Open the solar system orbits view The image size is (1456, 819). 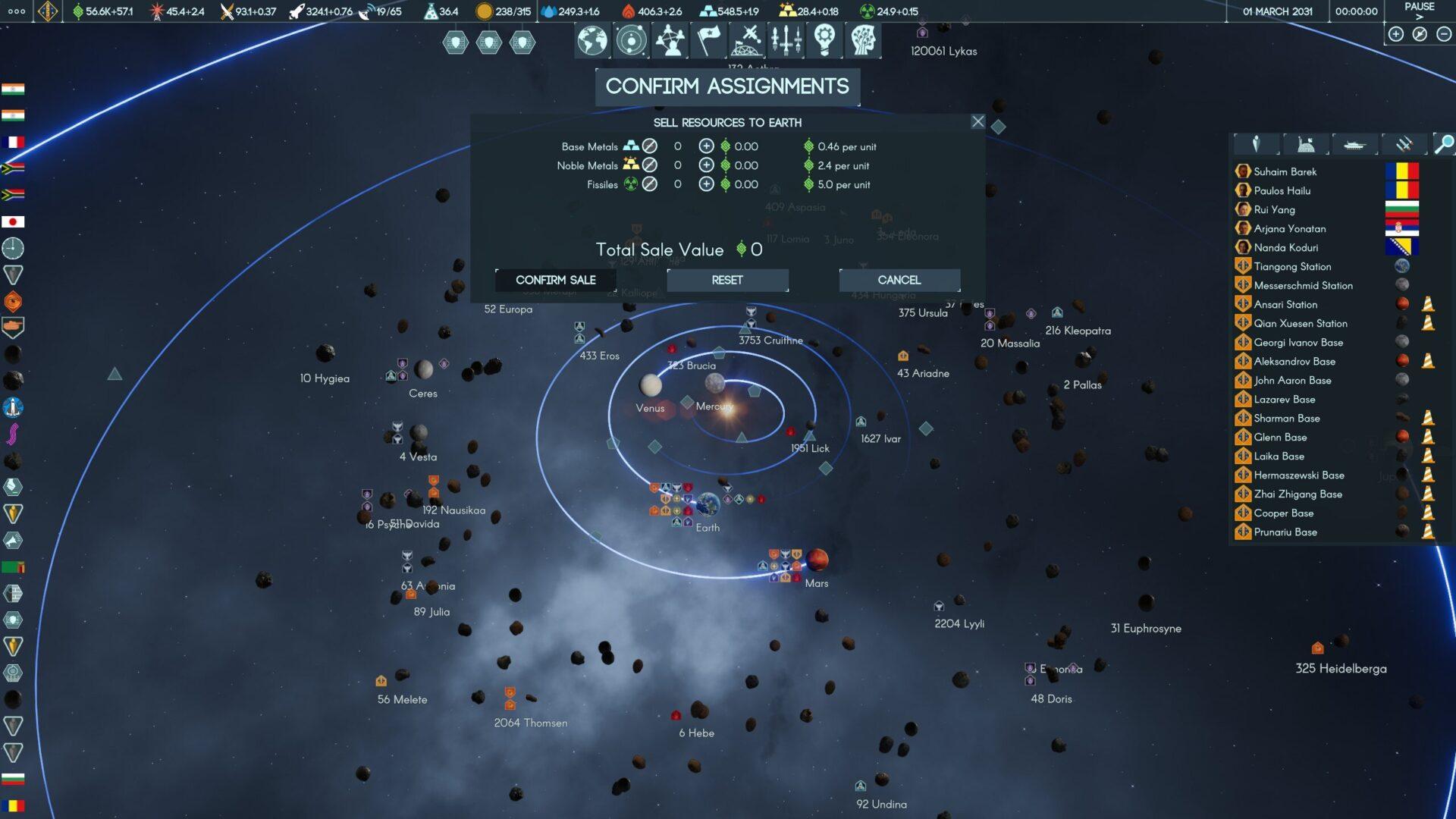tap(631, 40)
